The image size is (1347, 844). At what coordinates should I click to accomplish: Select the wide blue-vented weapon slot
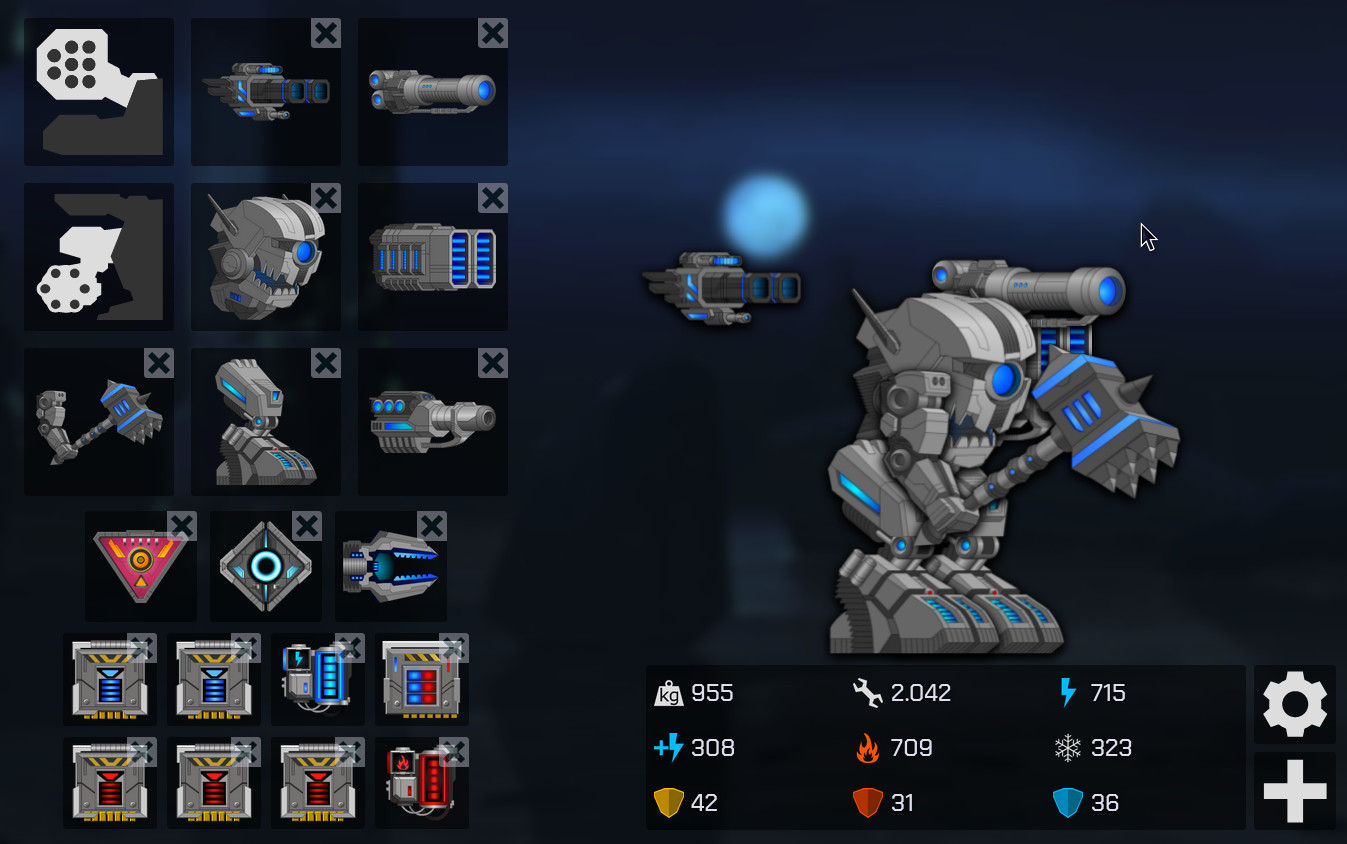coord(432,258)
